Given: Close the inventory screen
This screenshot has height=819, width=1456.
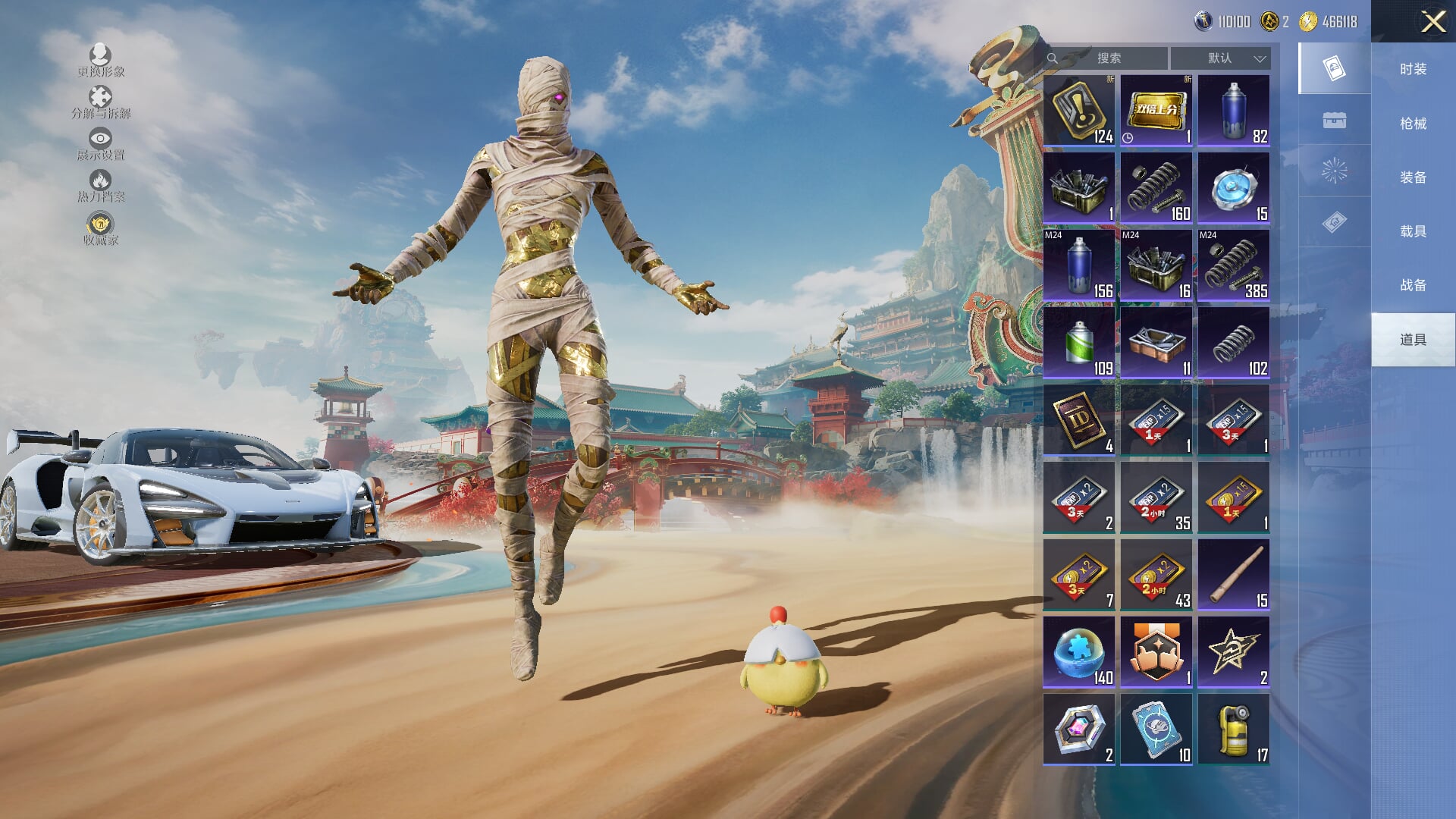Looking at the screenshot, I should 1432,21.
